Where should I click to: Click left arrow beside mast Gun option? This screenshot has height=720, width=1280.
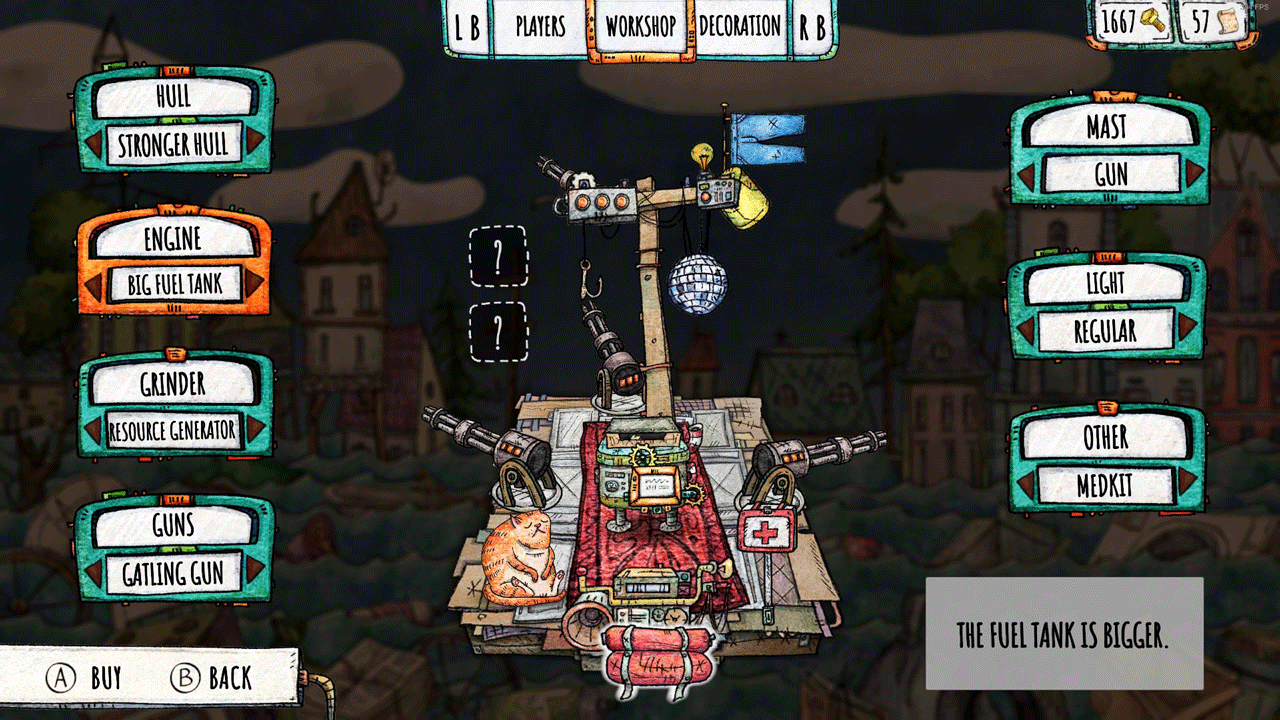pyautogui.click(x=1027, y=175)
